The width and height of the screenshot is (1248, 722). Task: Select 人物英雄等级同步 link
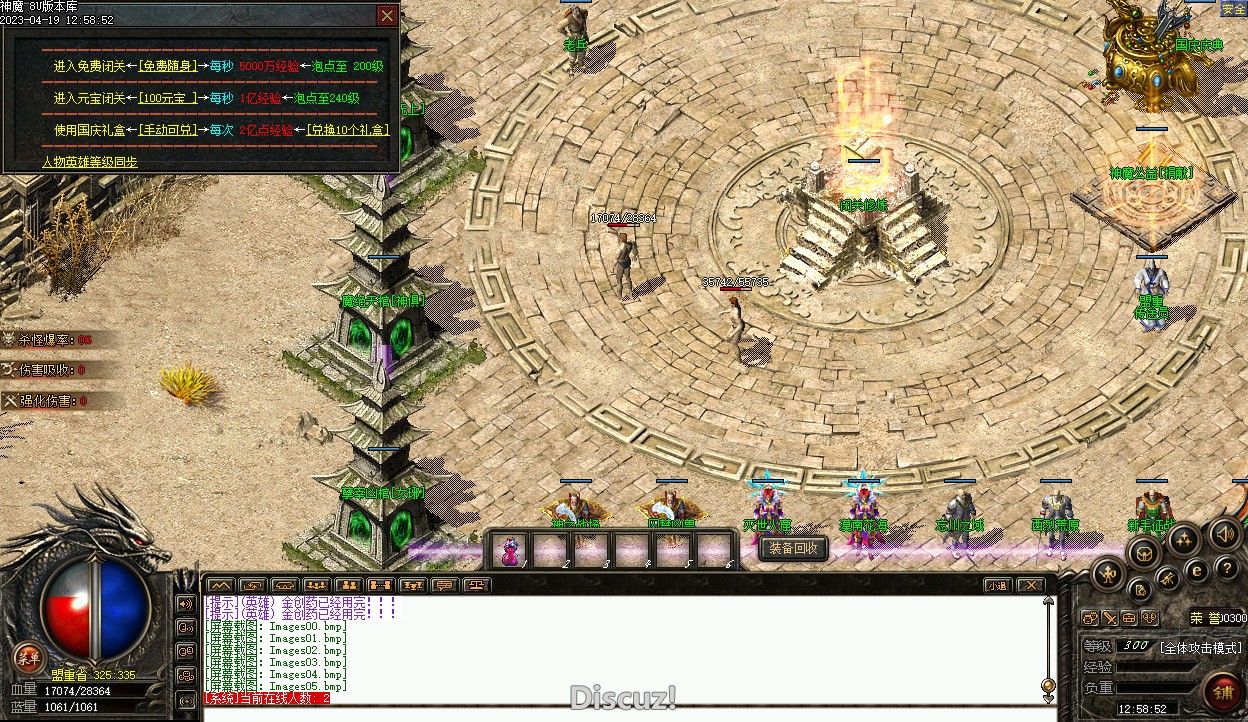click(90, 162)
